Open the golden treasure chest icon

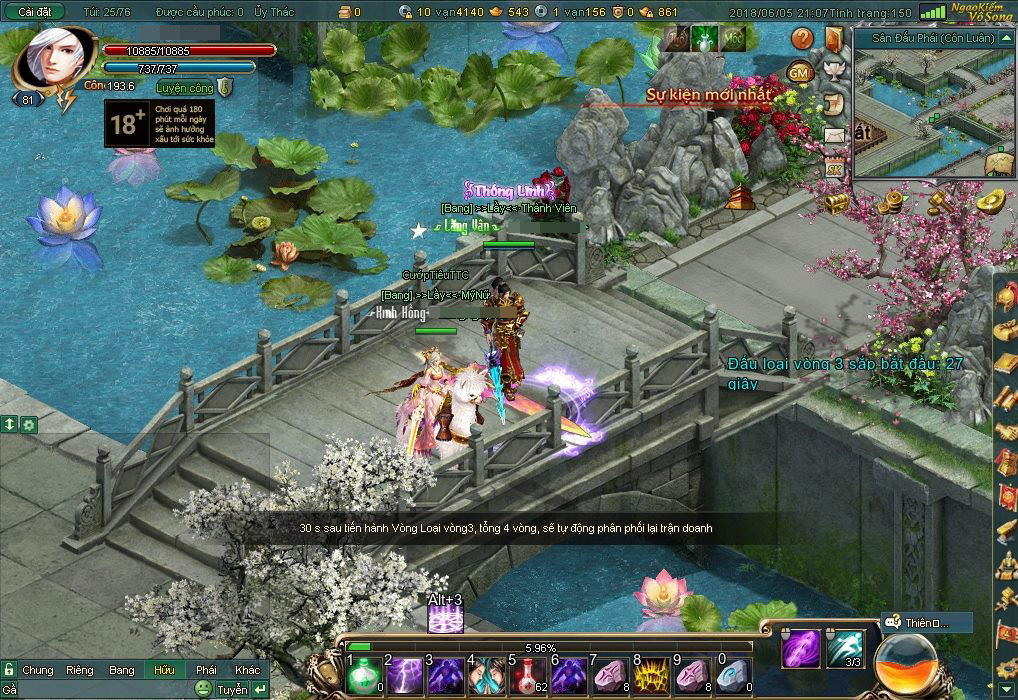point(836,202)
